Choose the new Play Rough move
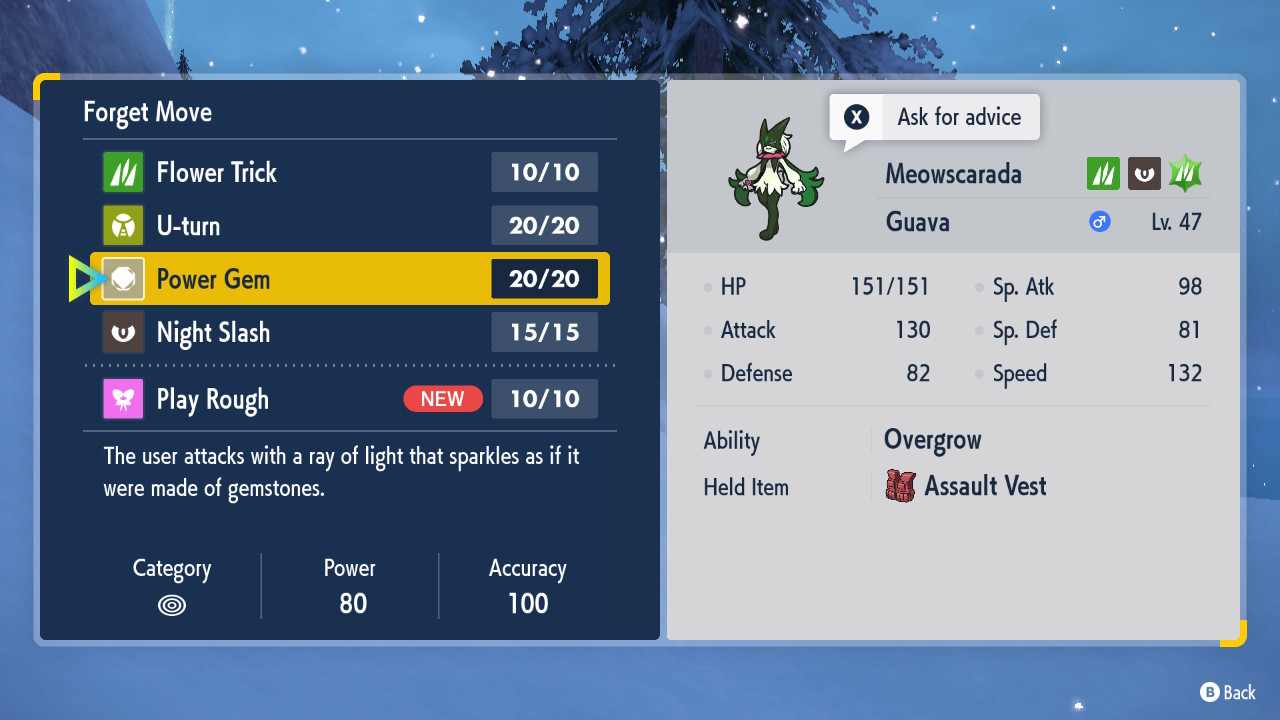Image resolution: width=1280 pixels, height=720 pixels. click(x=350, y=399)
